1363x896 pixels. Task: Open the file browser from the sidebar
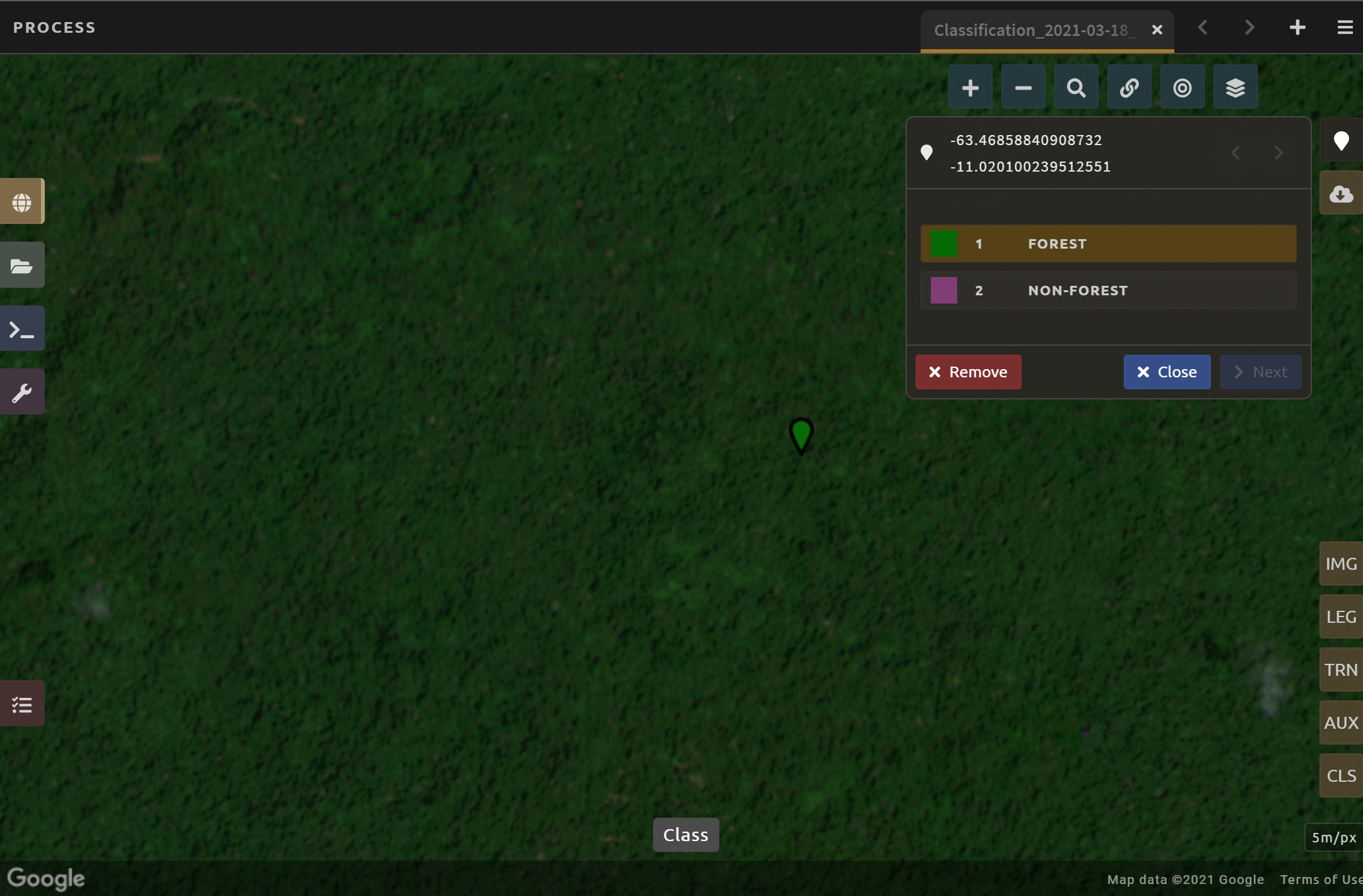pos(22,265)
